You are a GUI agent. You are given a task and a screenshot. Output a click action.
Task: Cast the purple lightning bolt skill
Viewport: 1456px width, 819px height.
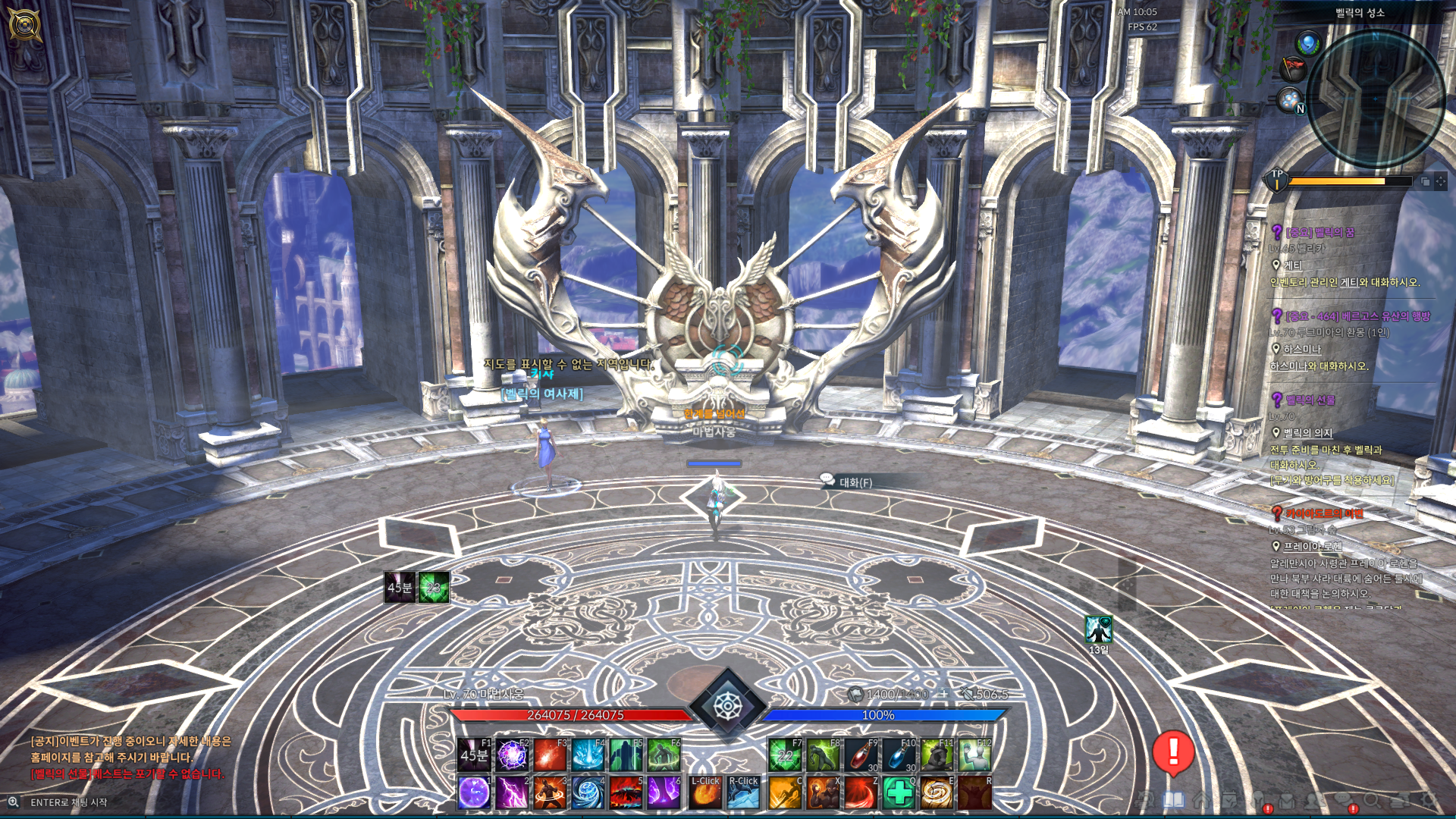(x=512, y=793)
